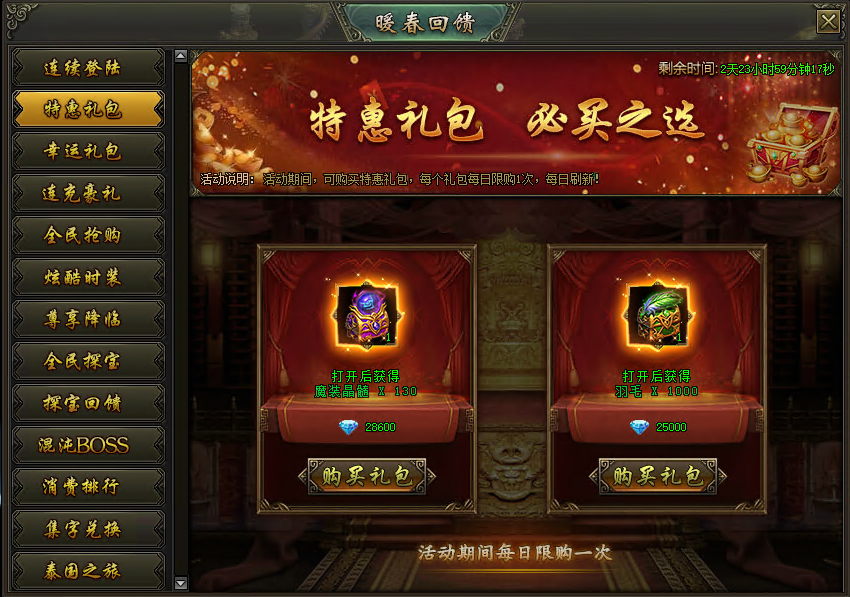This screenshot has height=597, width=850.
Task: Switch to the 泰国之旅 tab
Action: [88, 571]
